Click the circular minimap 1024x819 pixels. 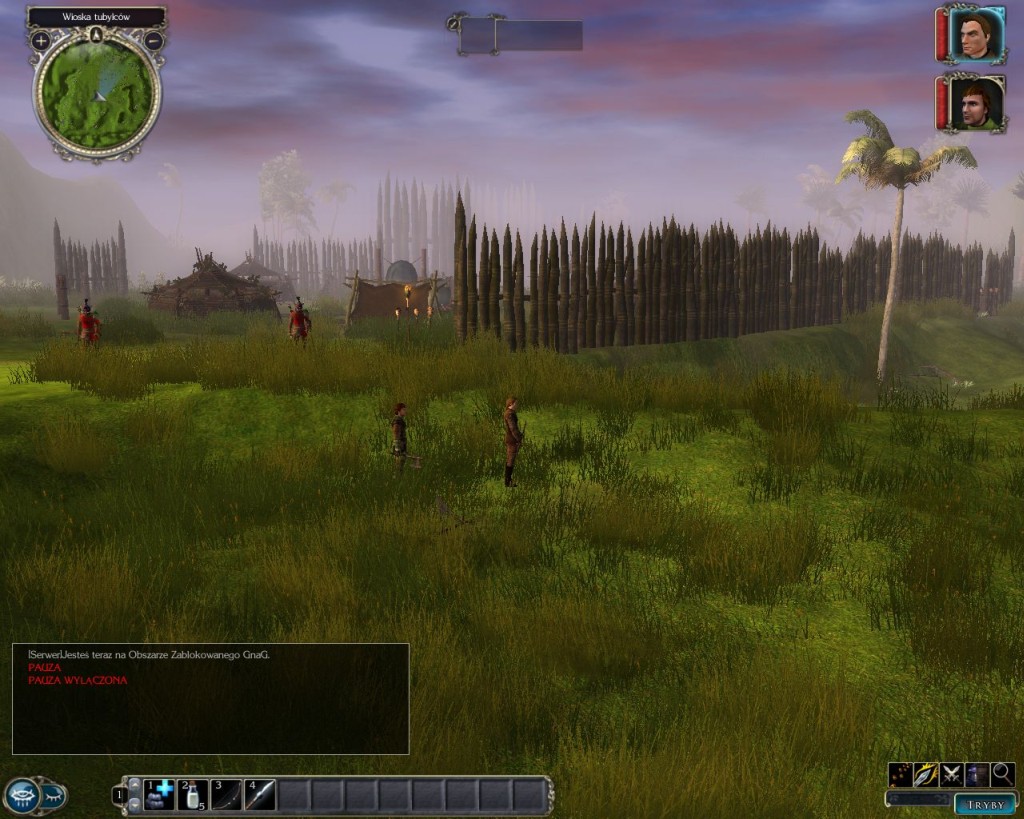97,94
